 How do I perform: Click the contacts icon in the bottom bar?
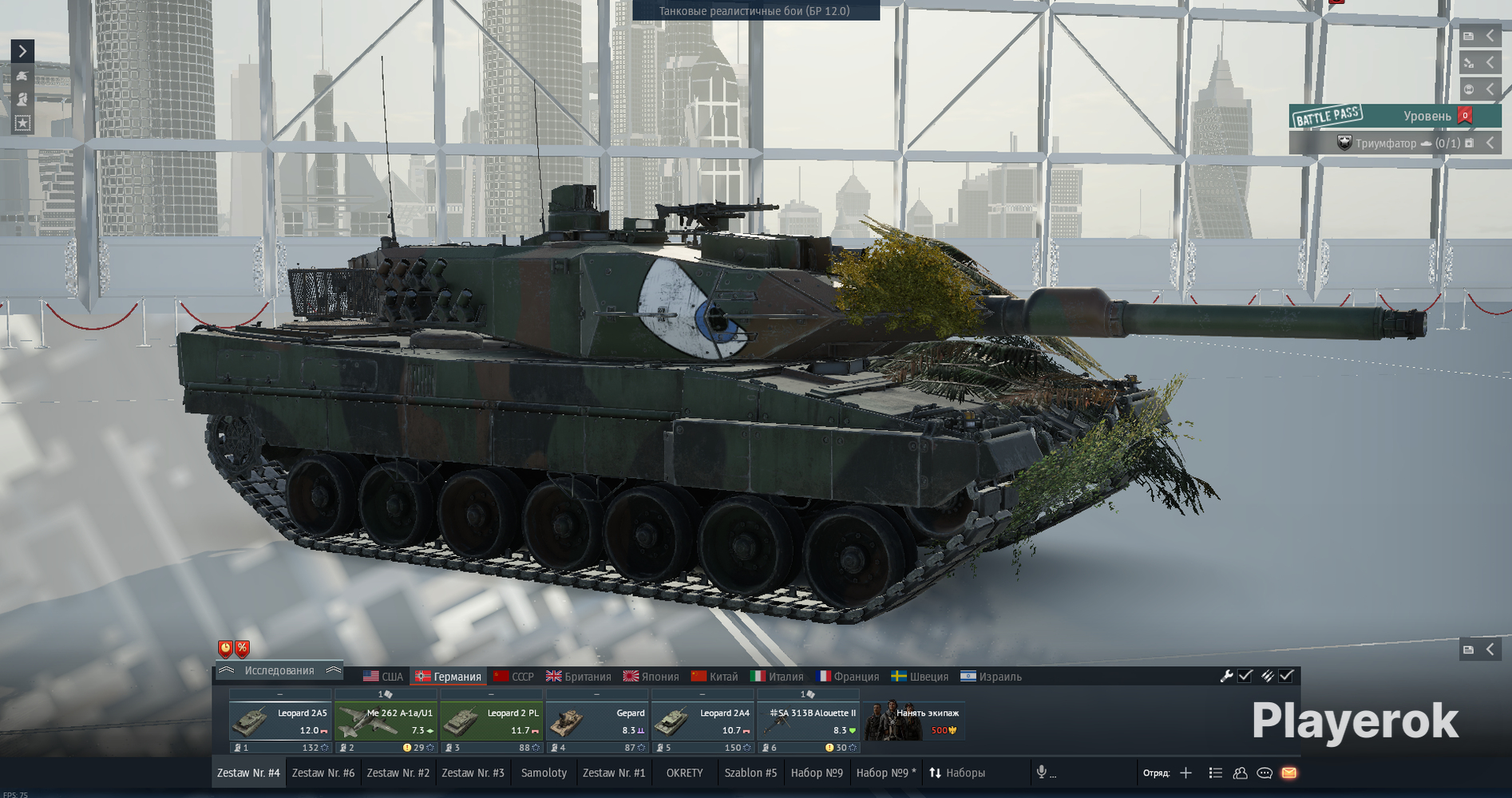click(x=1240, y=772)
